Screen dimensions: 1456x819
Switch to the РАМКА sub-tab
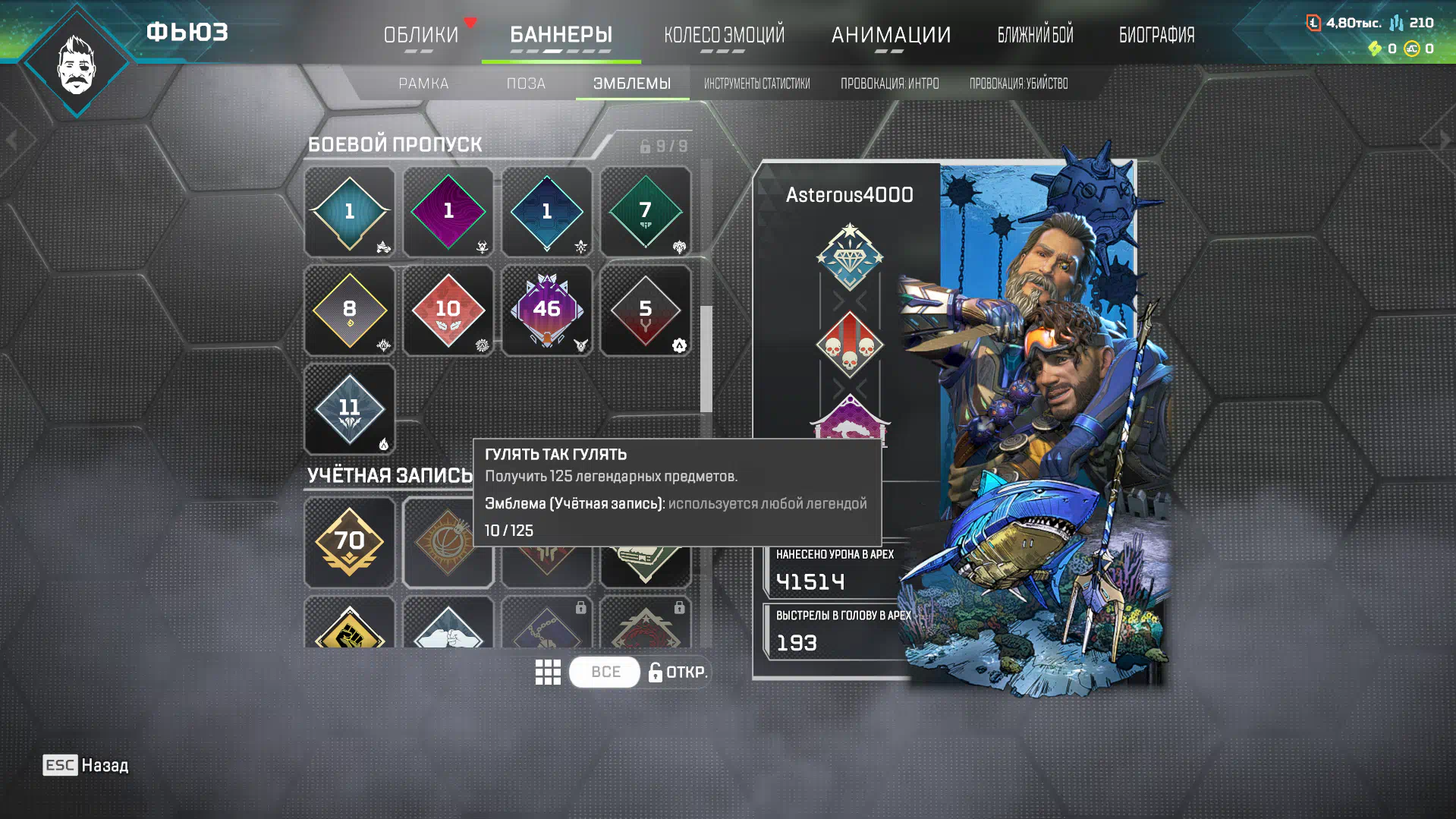click(423, 83)
